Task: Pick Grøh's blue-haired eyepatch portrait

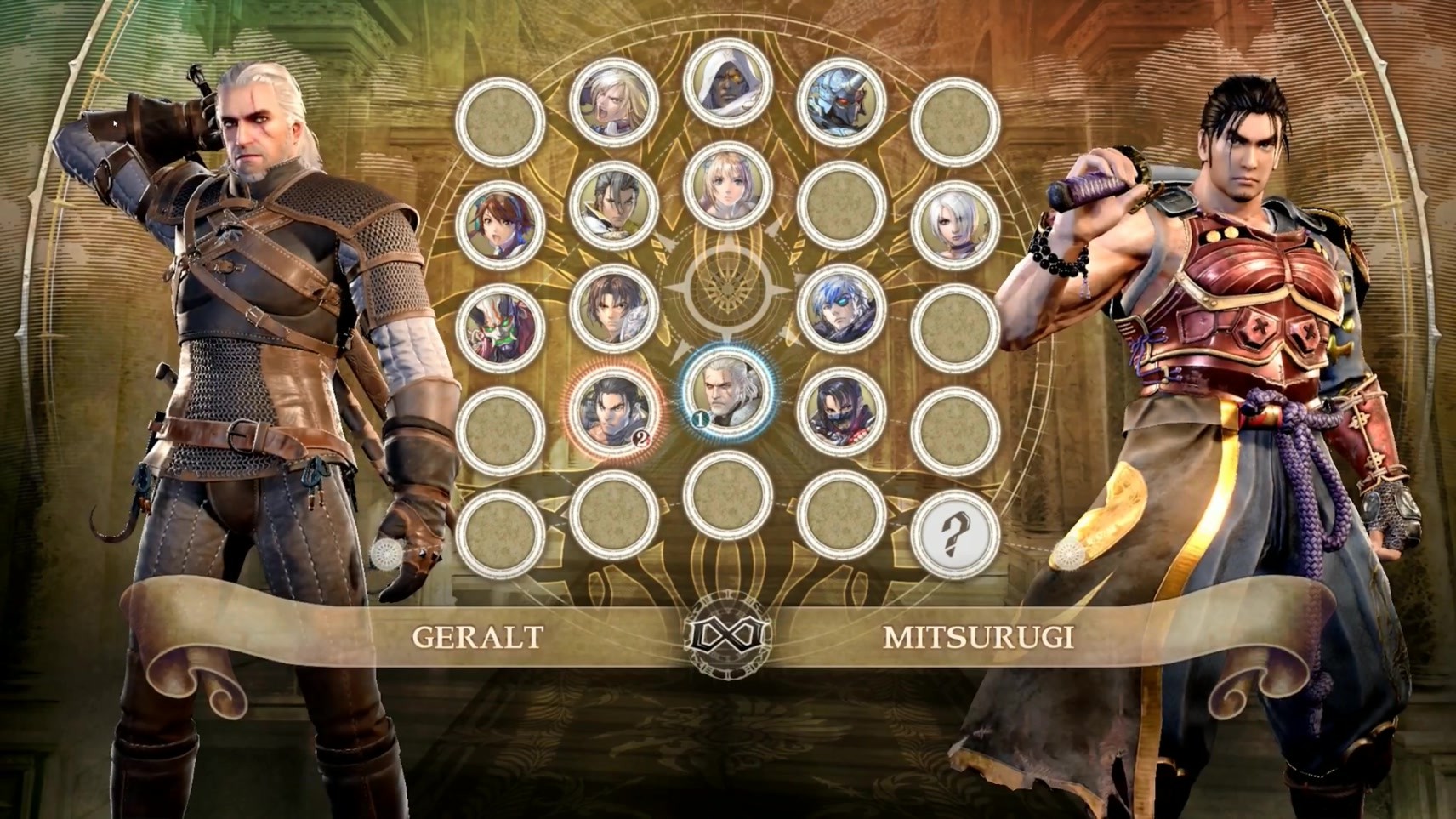Action: pos(841,309)
